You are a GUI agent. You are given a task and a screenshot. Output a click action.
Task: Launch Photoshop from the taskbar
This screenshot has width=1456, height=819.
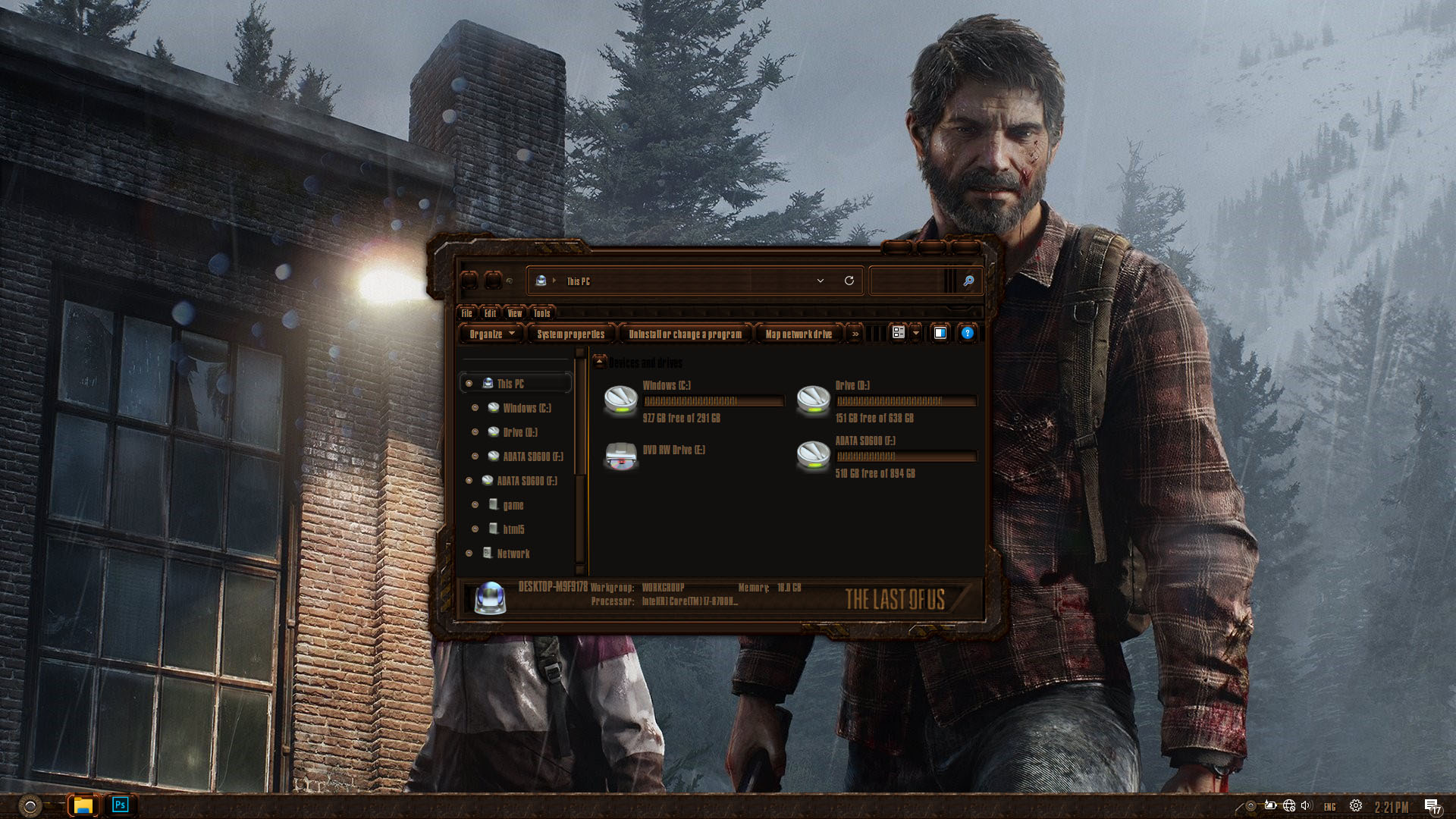(120, 805)
